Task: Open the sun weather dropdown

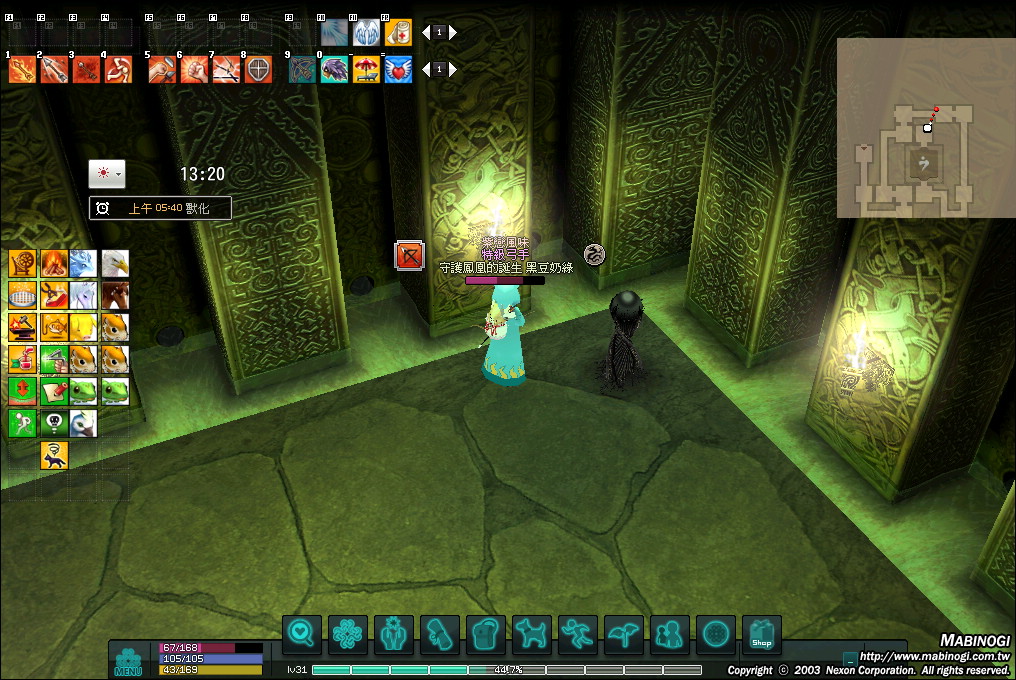Action: 106,173
